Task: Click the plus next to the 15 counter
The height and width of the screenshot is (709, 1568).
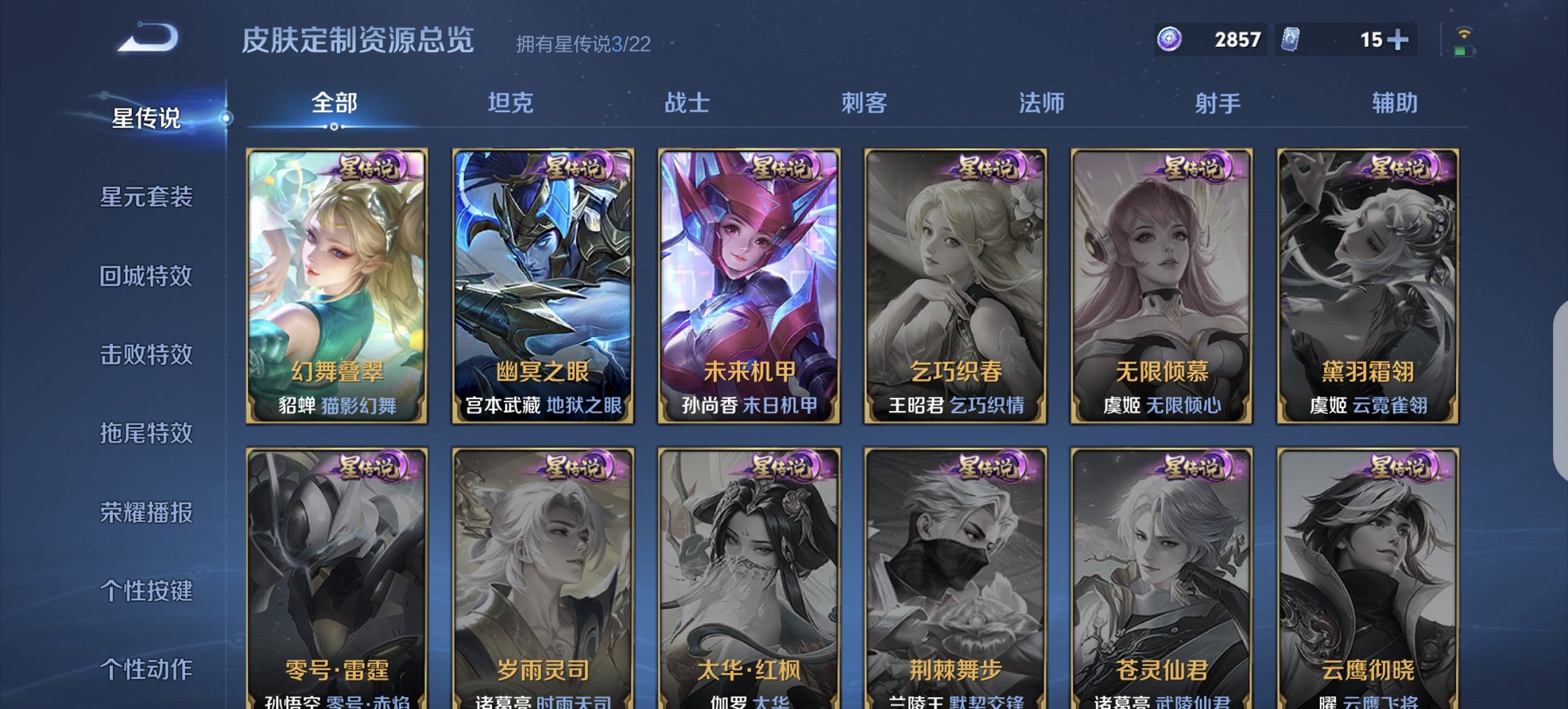Action: [1397, 40]
